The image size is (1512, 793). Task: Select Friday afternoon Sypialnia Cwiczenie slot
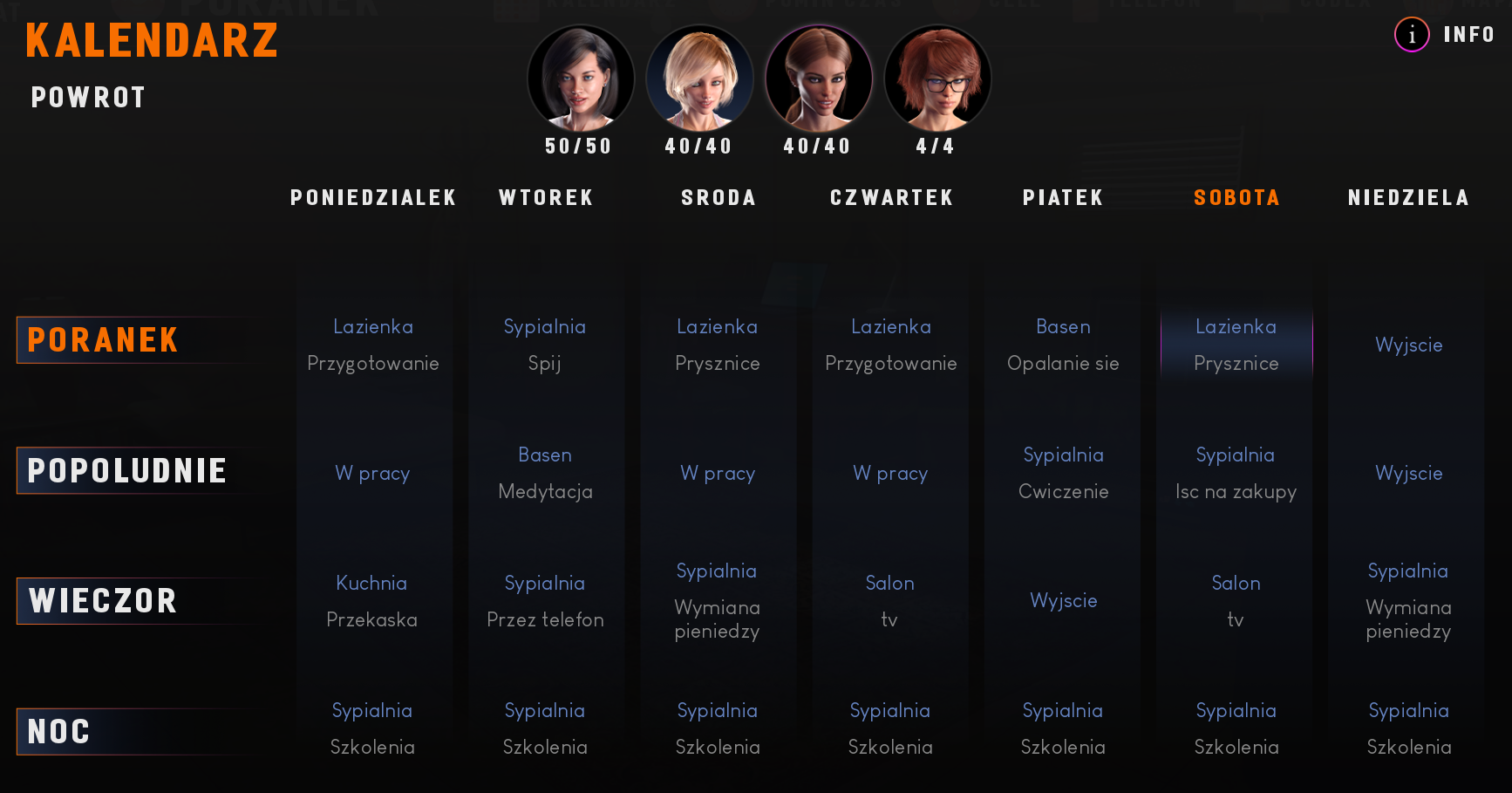1063,473
